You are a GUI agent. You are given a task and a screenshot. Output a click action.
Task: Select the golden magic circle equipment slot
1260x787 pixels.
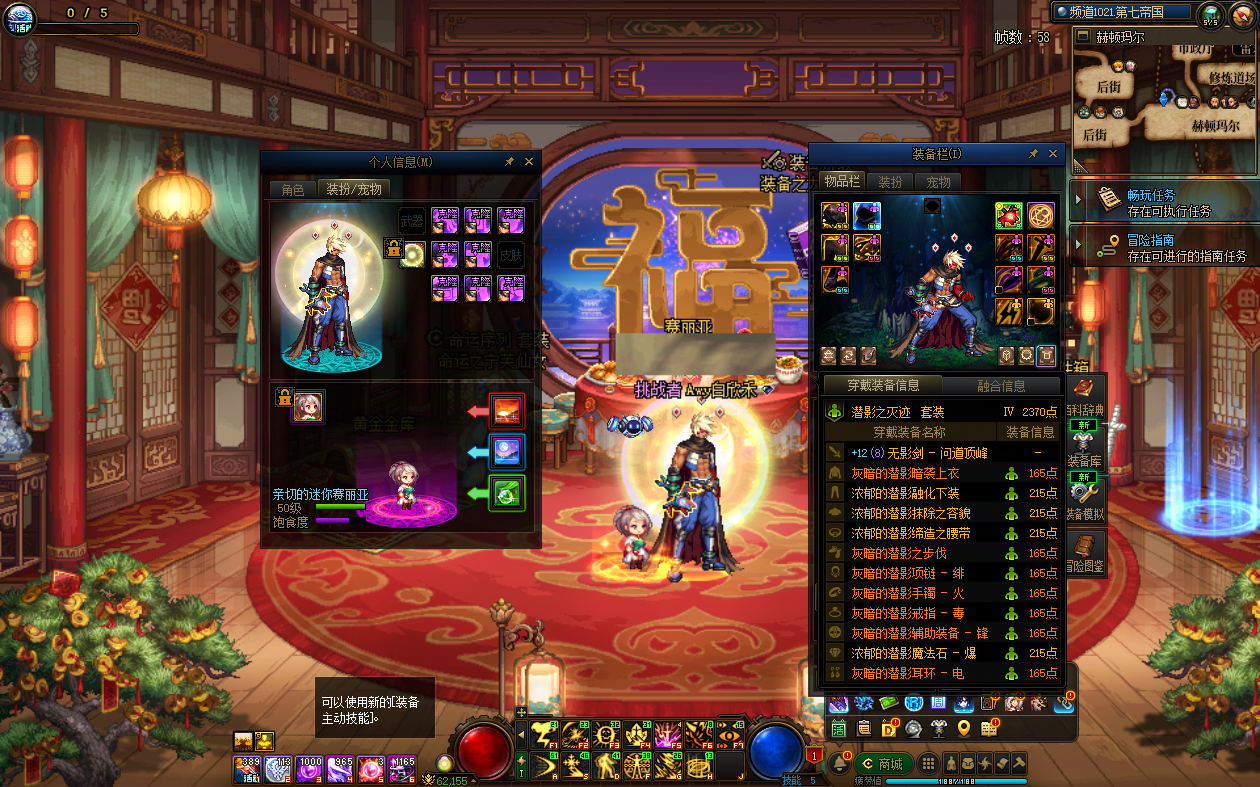point(1041,216)
